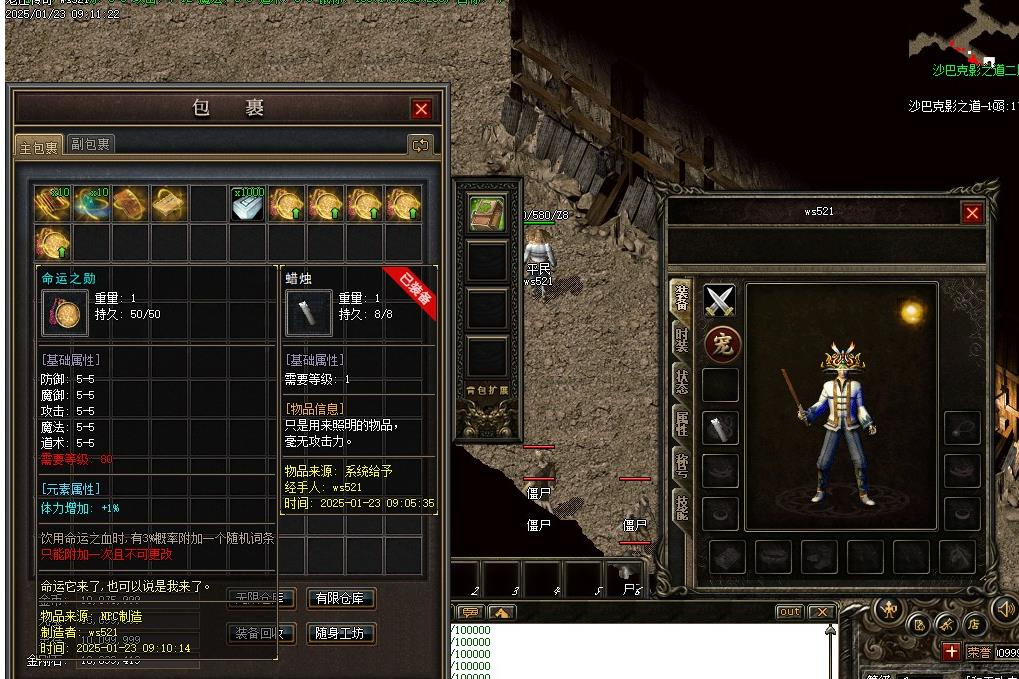
Task: Click the crossed swords icon
Action: point(720,300)
